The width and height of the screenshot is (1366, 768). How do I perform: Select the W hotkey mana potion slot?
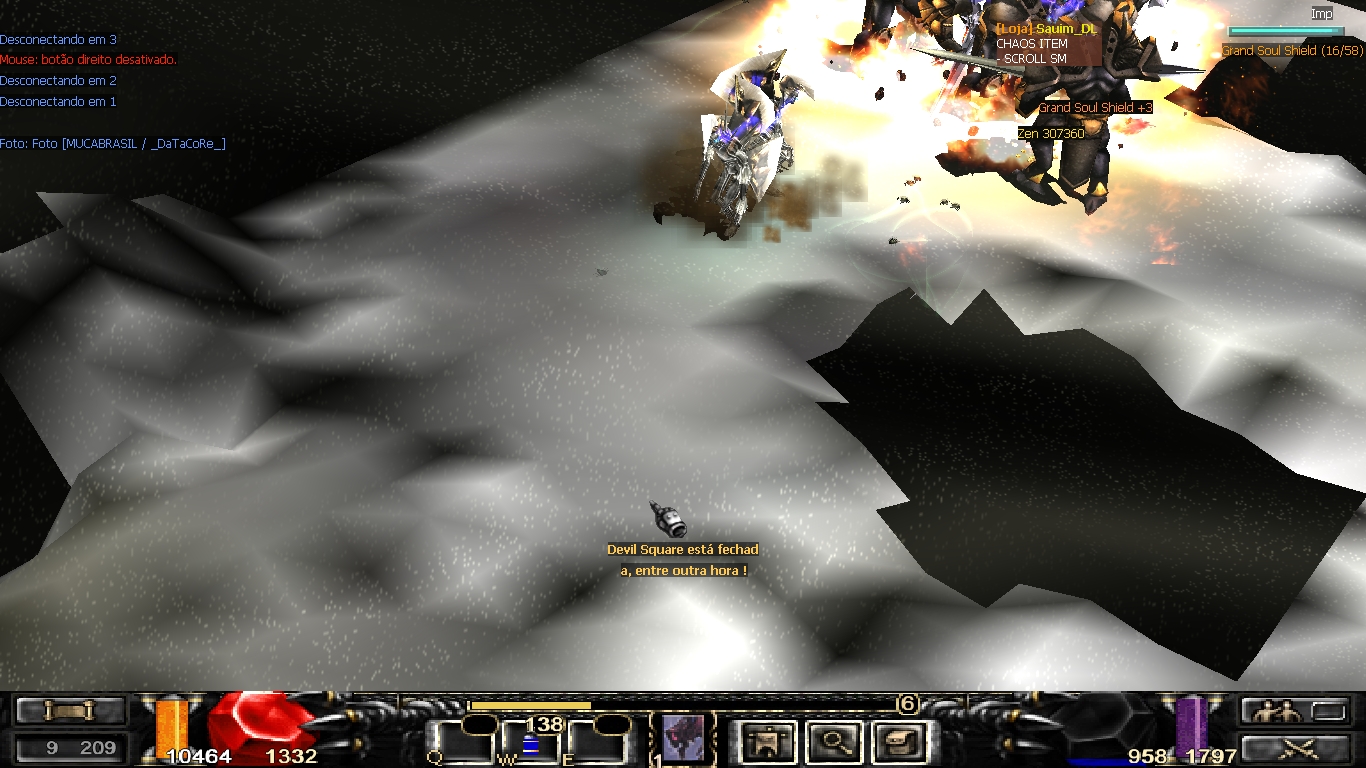click(x=530, y=744)
